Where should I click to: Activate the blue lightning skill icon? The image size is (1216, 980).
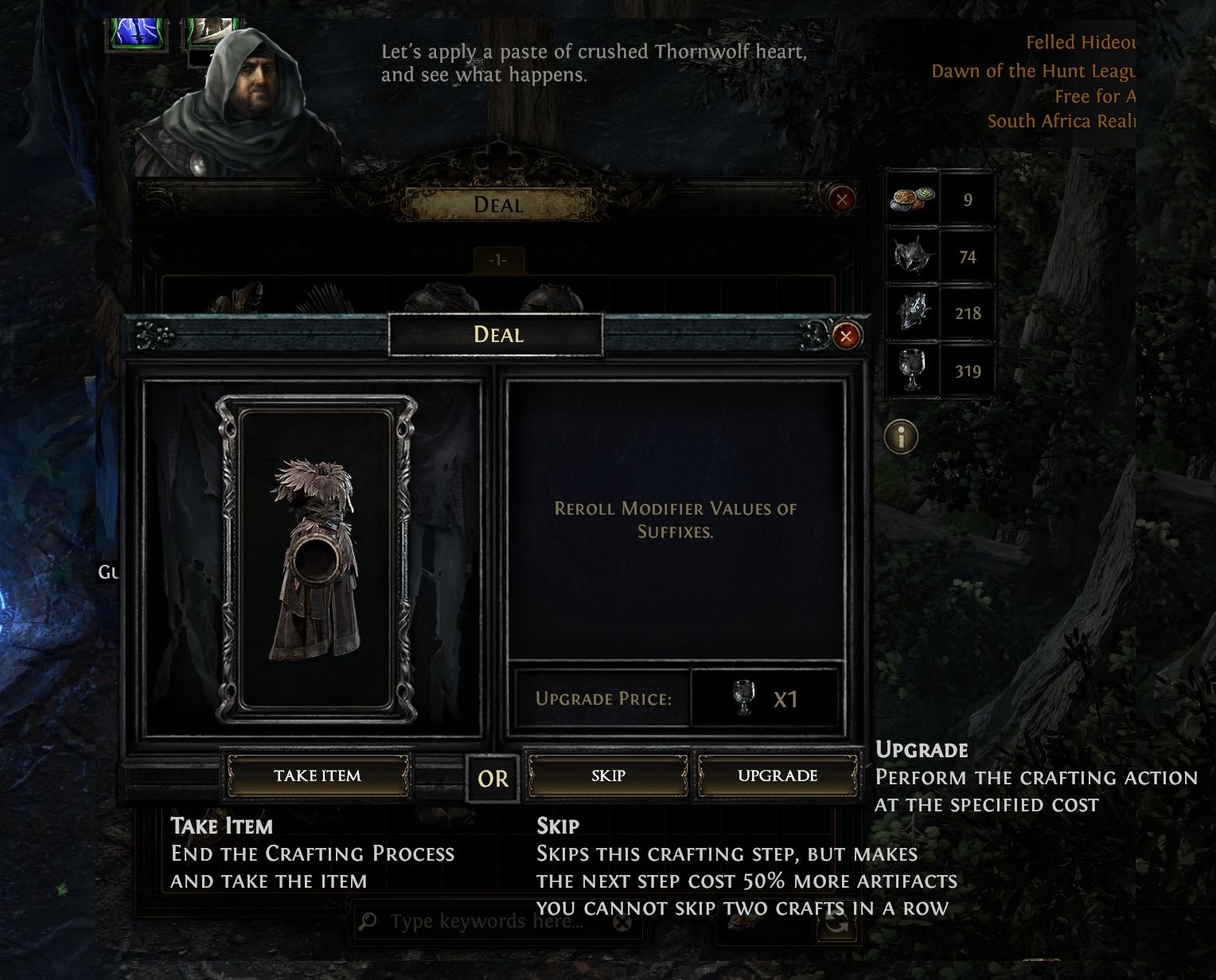click(x=138, y=32)
